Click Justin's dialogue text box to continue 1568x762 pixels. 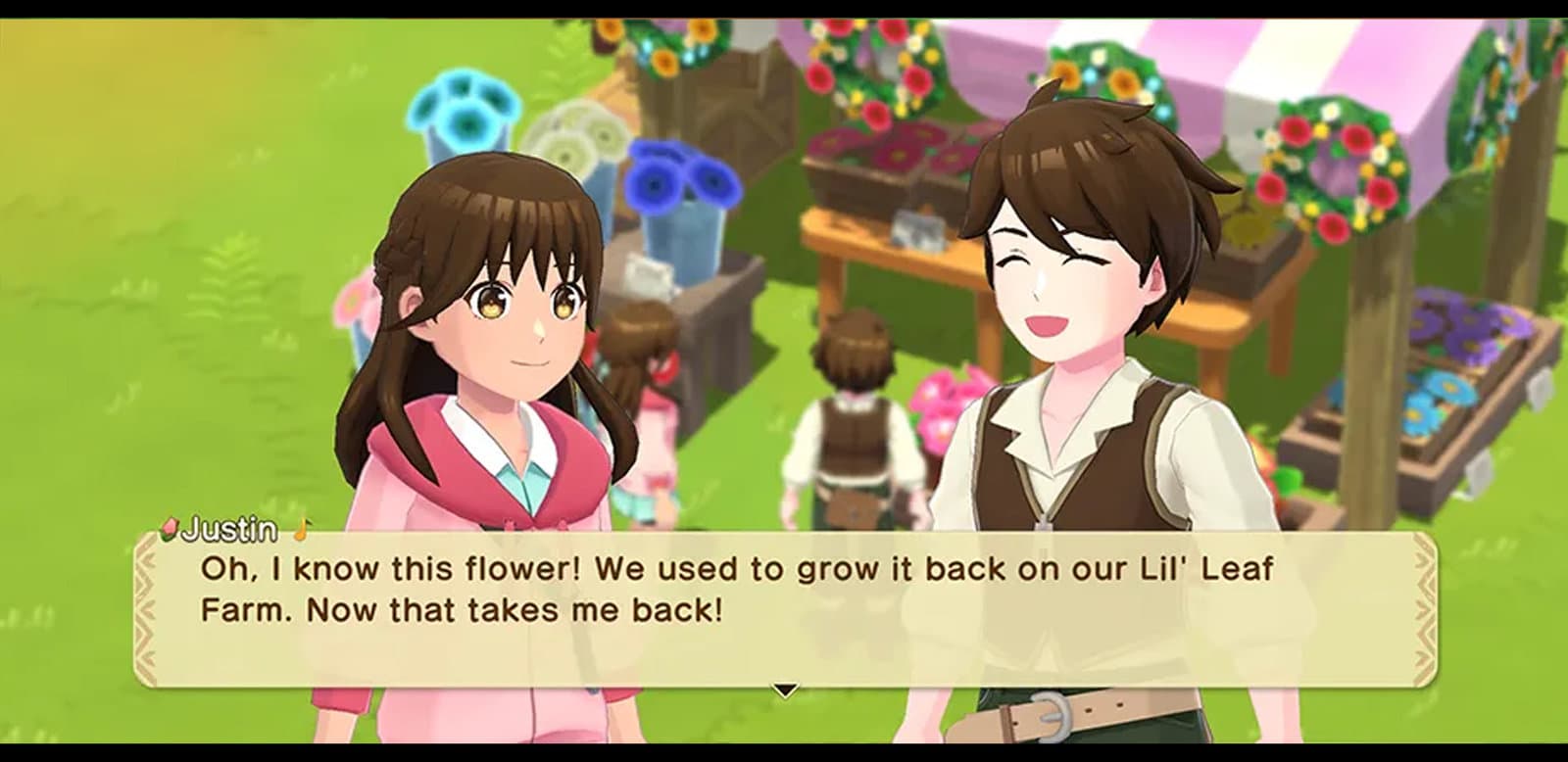pos(784,607)
